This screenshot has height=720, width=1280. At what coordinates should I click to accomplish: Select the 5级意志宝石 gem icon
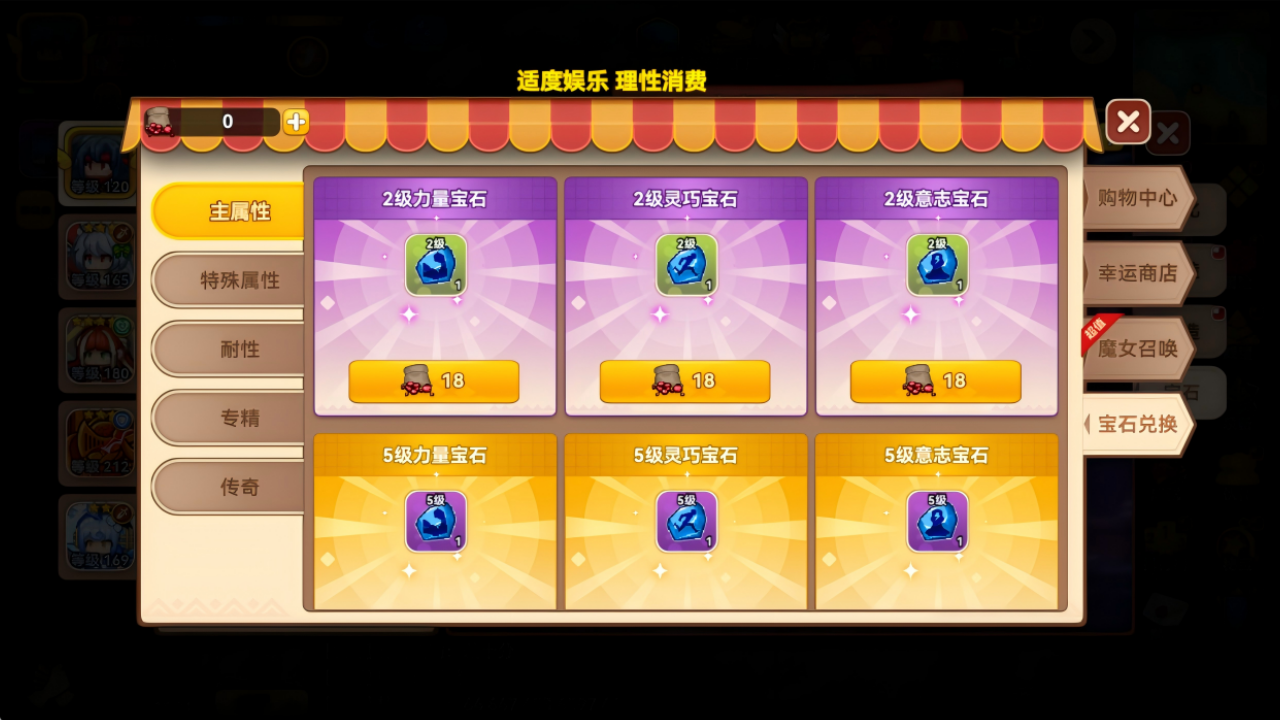click(x=937, y=518)
